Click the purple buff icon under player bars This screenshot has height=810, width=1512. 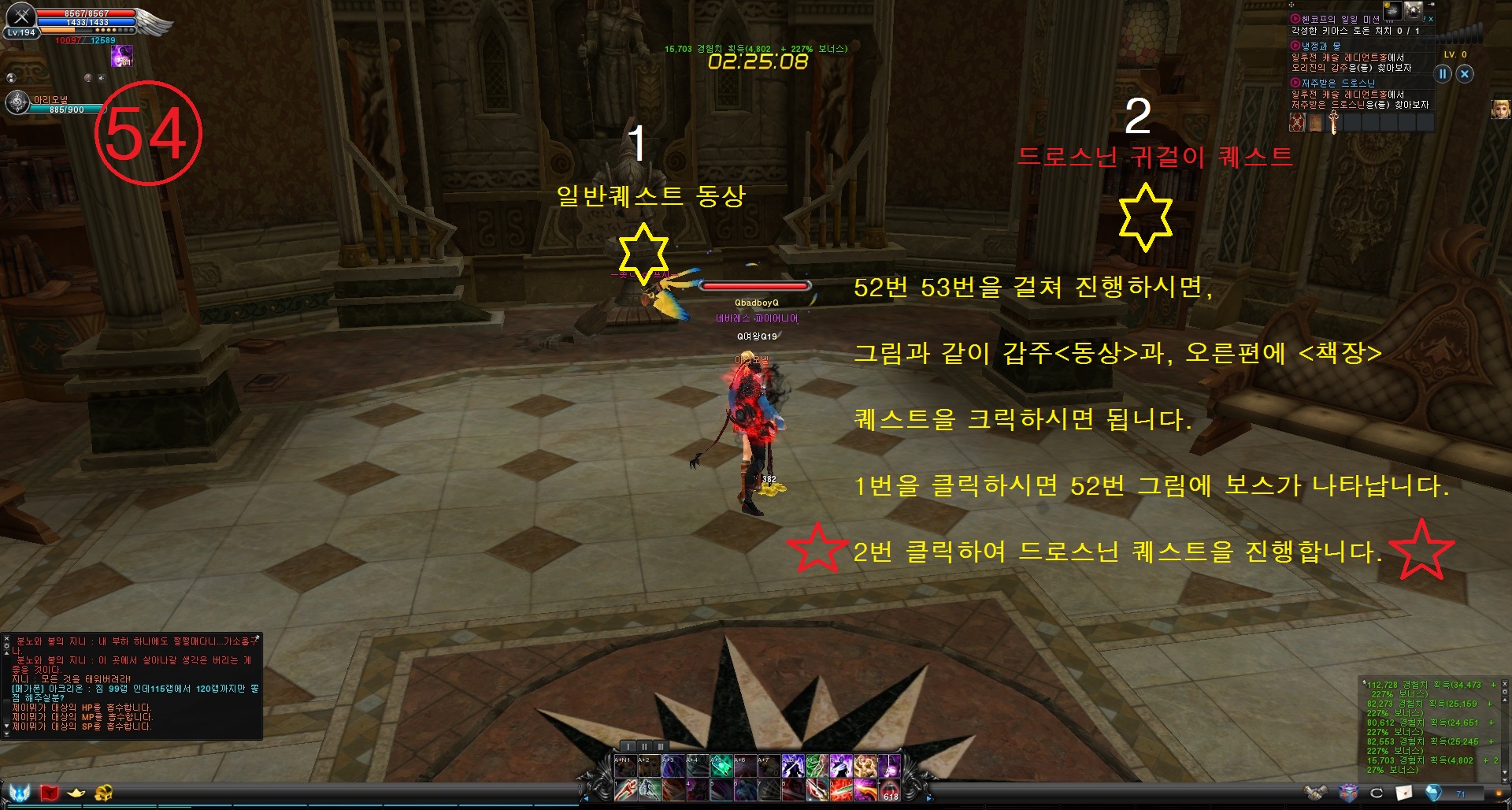[121, 55]
